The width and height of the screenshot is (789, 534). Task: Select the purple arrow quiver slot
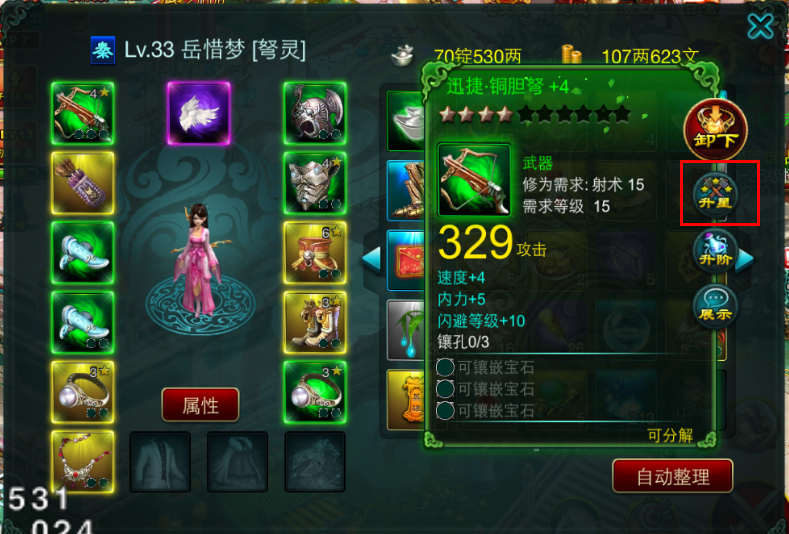click(x=83, y=183)
